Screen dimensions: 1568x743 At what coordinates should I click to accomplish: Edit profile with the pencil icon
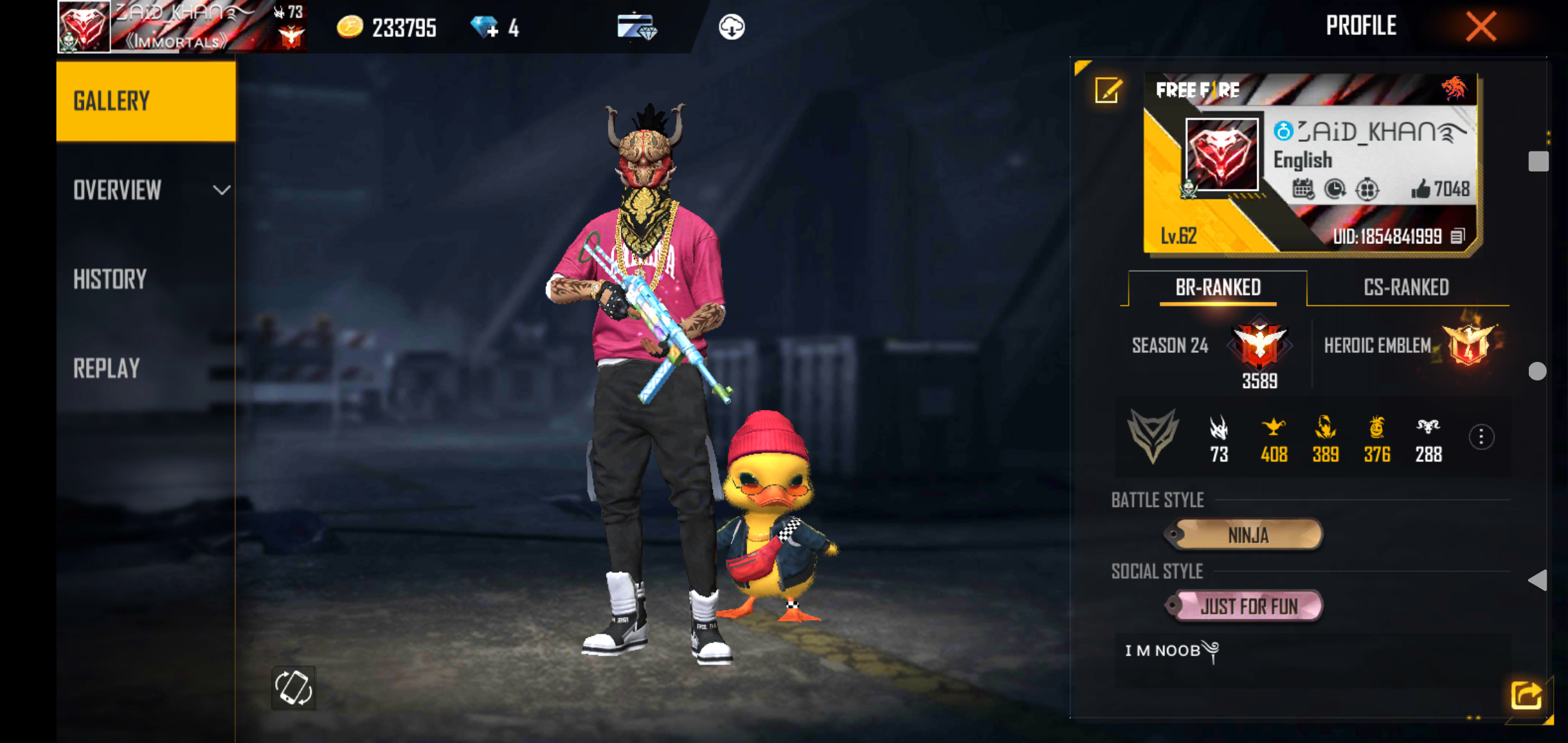click(x=1108, y=90)
